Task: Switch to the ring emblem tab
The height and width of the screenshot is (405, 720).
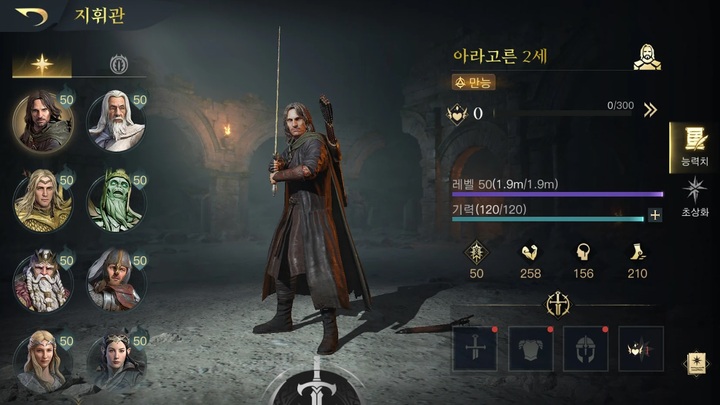Action: (117, 64)
